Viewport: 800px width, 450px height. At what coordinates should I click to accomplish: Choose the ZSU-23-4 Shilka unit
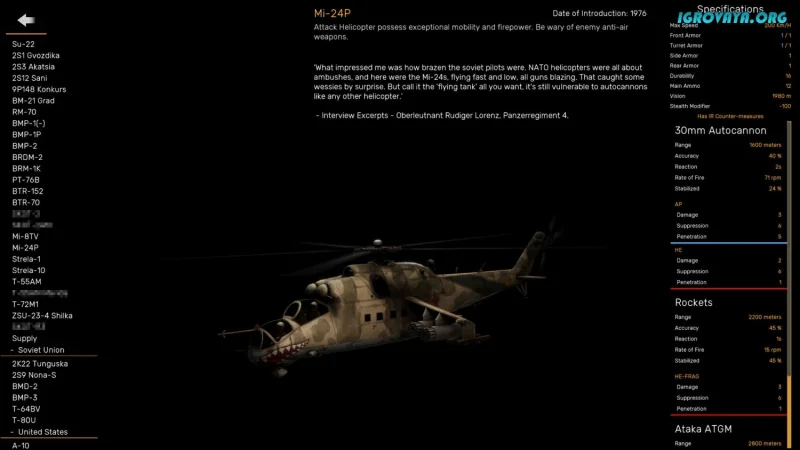point(43,316)
